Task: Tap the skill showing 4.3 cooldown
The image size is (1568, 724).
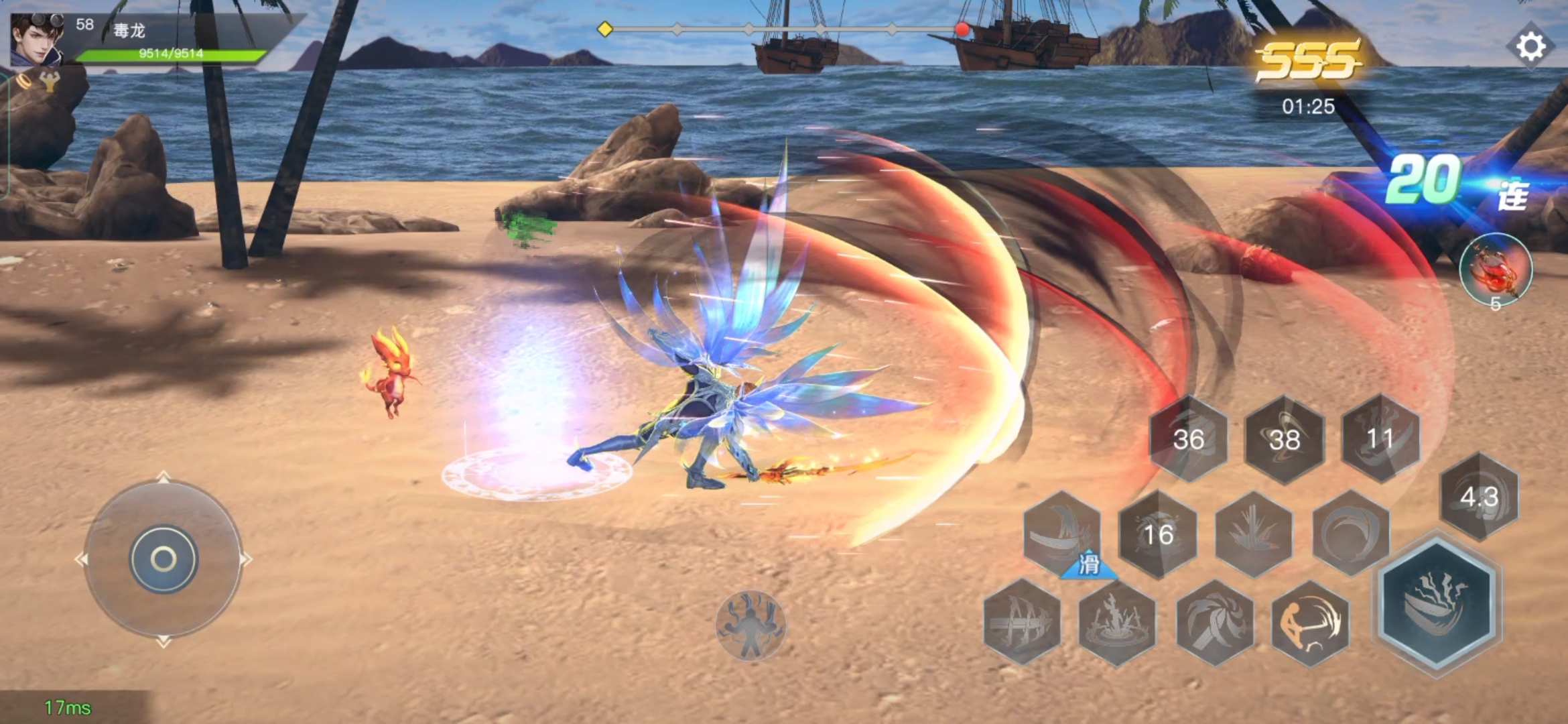Action: 1480,497
